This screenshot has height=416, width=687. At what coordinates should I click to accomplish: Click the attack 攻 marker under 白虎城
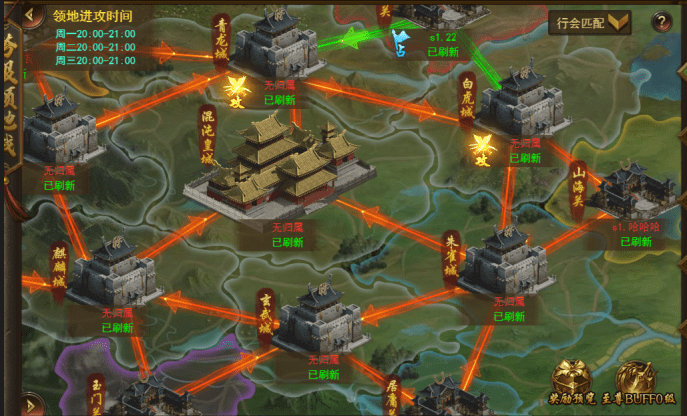482,152
